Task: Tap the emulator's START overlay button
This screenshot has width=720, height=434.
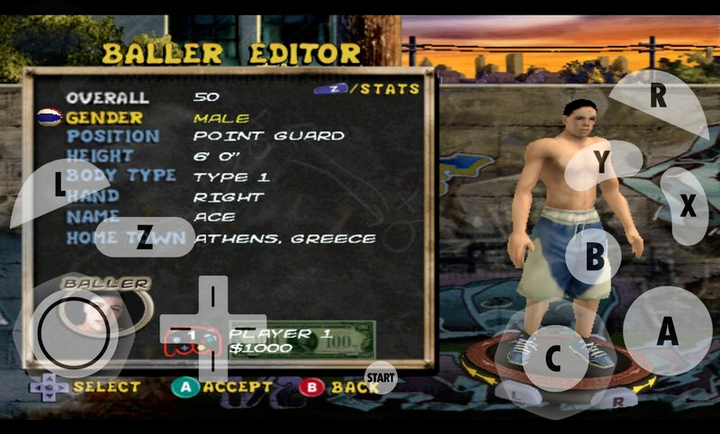Action: point(380,376)
